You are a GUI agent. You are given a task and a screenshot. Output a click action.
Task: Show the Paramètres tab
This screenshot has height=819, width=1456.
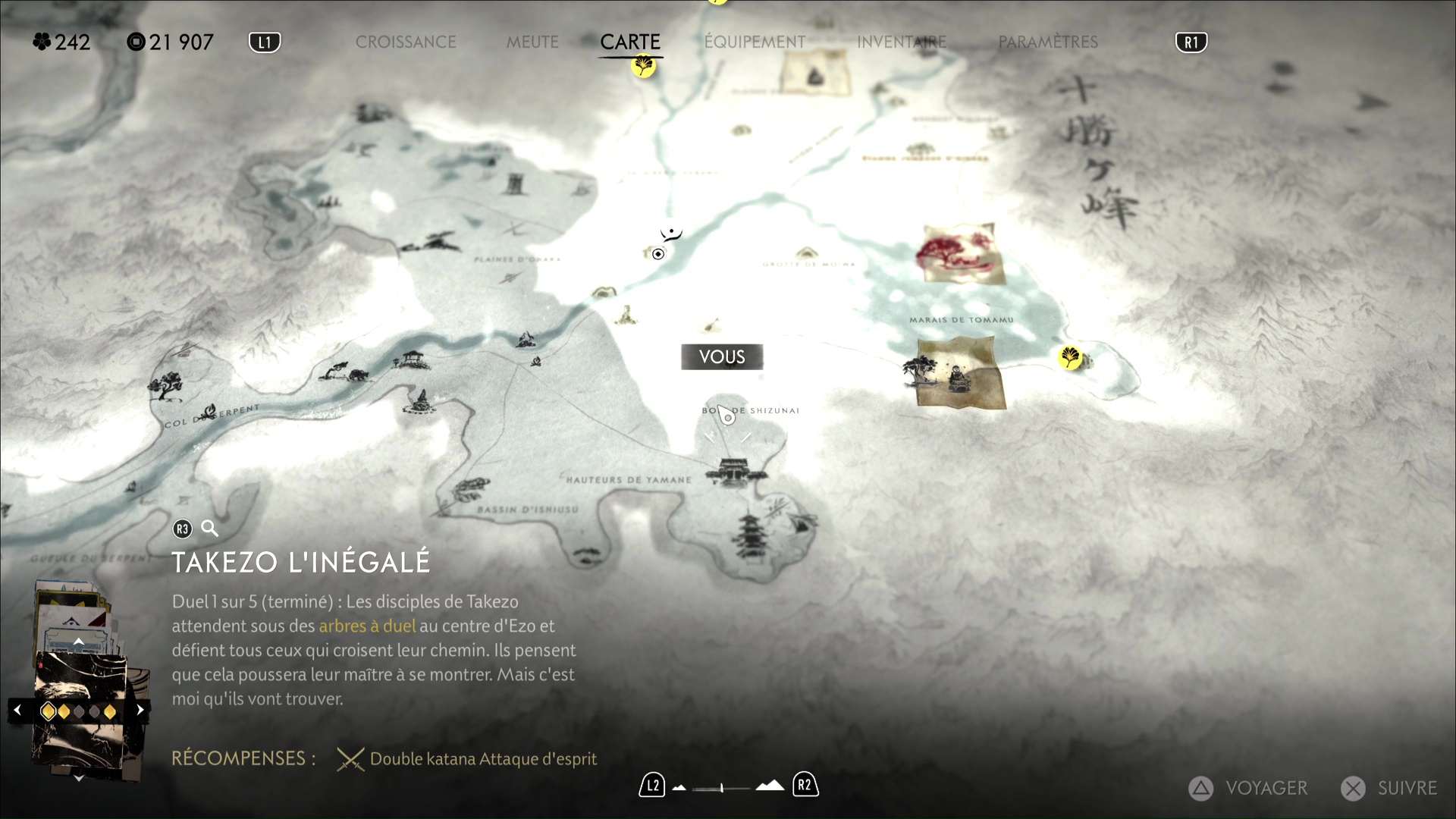(1048, 42)
